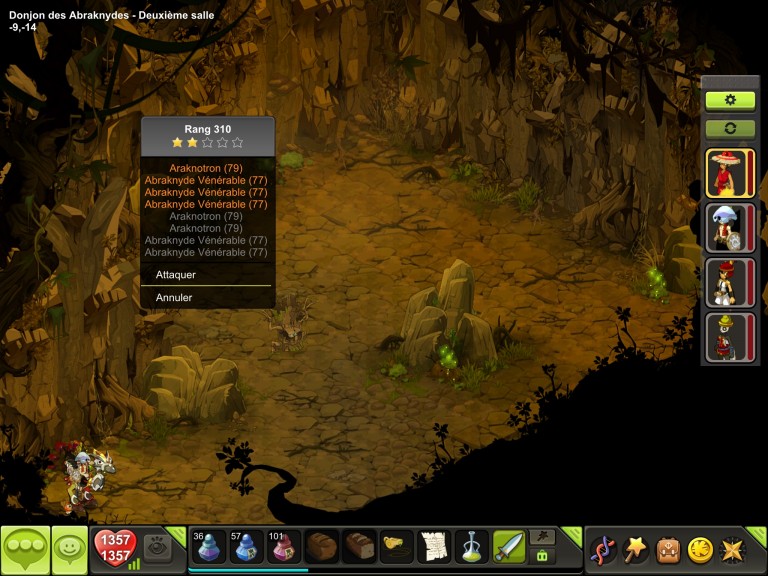Open the brown backpack inventory icon
Viewport: 768px width, 576px height.
[668, 549]
